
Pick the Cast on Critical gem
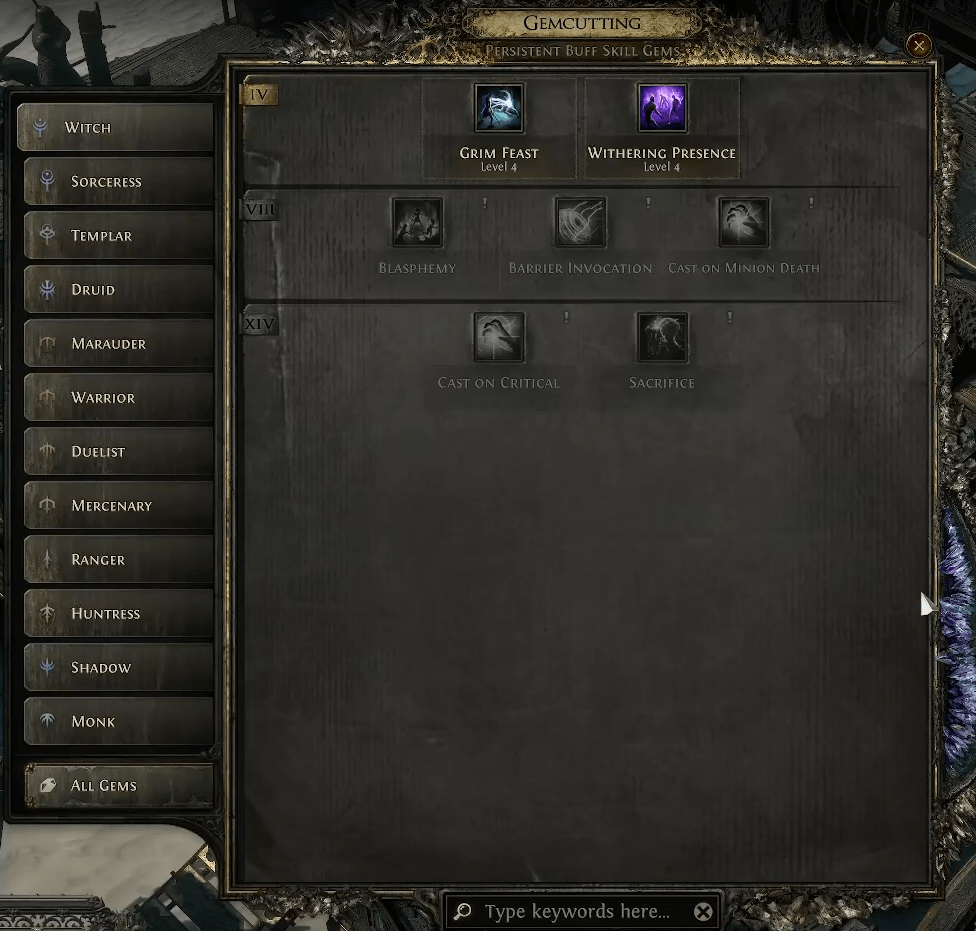pos(499,338)
